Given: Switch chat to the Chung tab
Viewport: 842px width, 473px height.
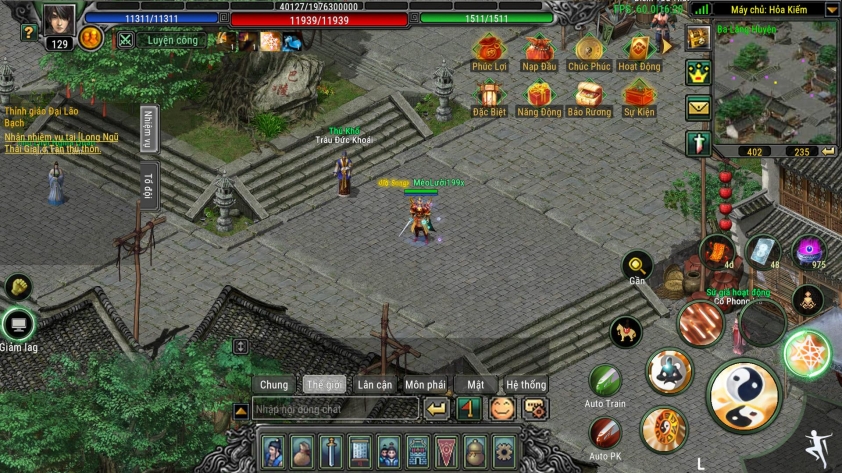Looking at the screenshot, I should click(x=274, y=385).
